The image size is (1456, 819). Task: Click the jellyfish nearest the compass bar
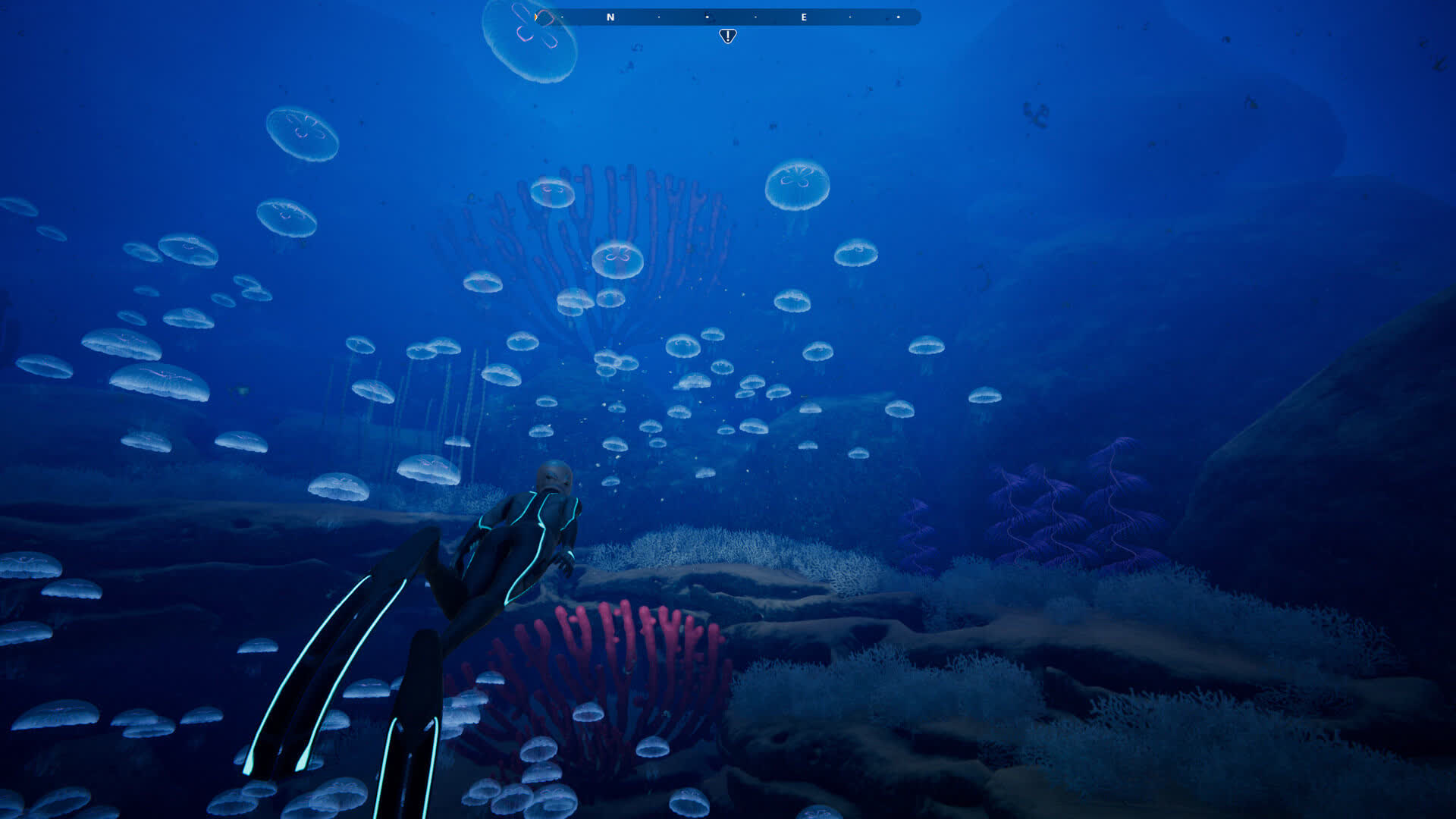531,38
